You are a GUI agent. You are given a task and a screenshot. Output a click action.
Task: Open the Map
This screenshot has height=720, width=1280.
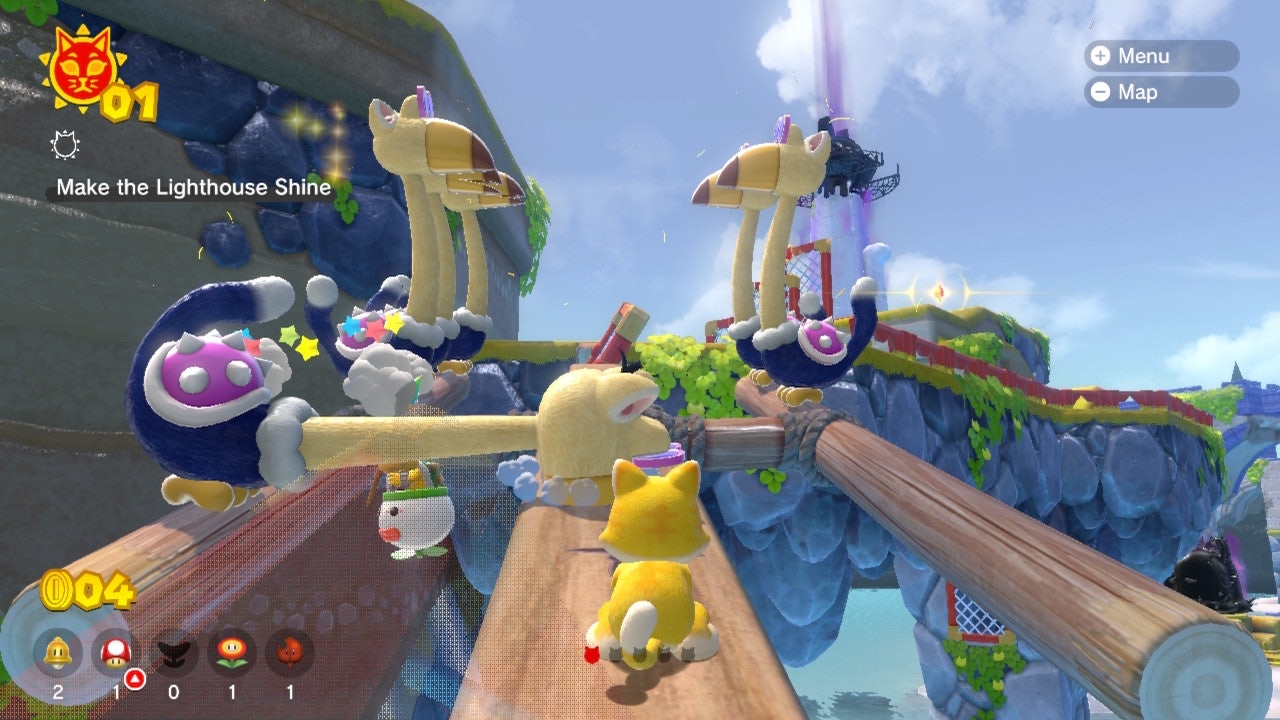tap(1160, 92)
